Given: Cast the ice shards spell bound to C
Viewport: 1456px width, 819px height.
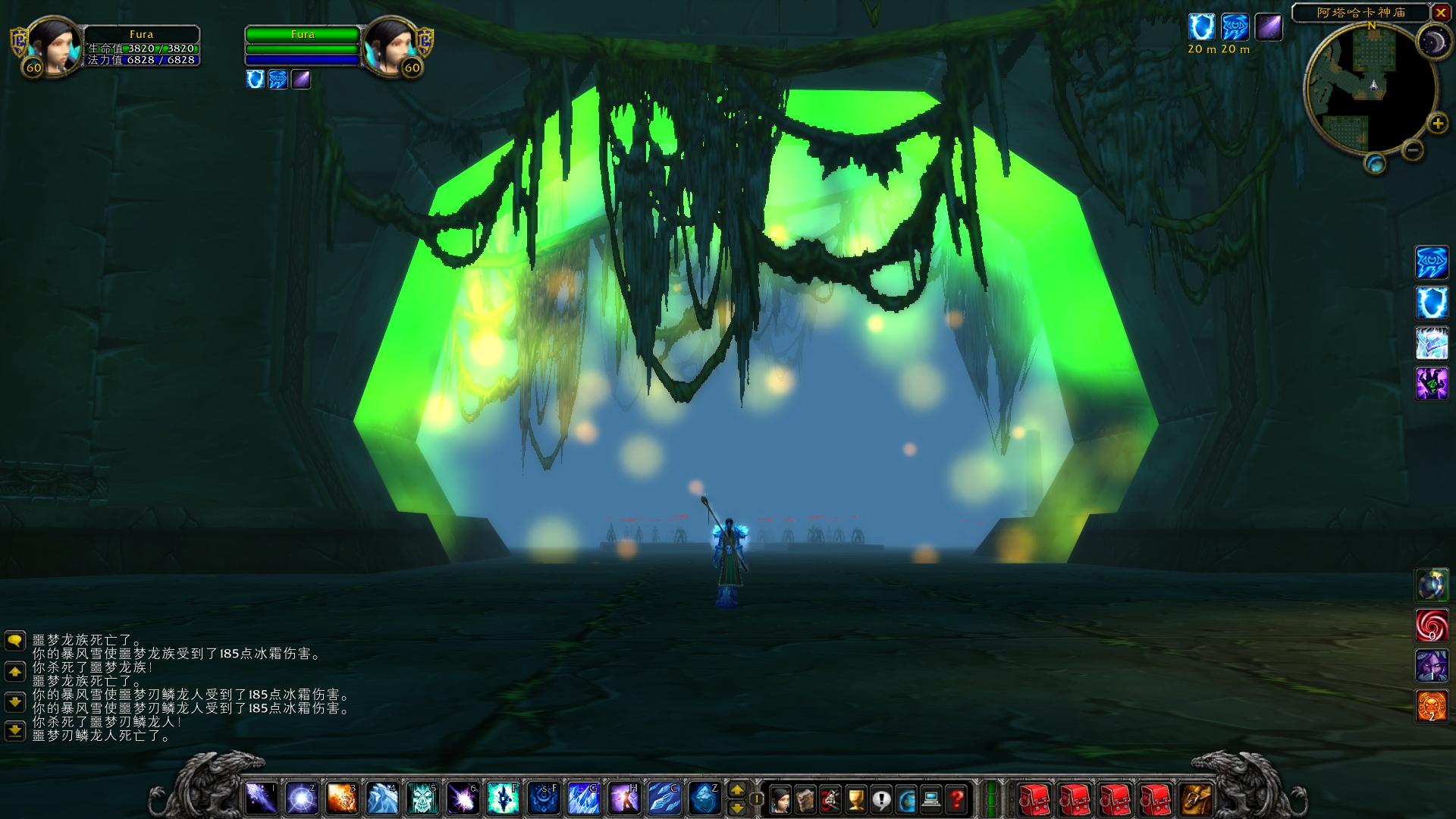Looking at the screenshot, I should [x=663, y=798].
